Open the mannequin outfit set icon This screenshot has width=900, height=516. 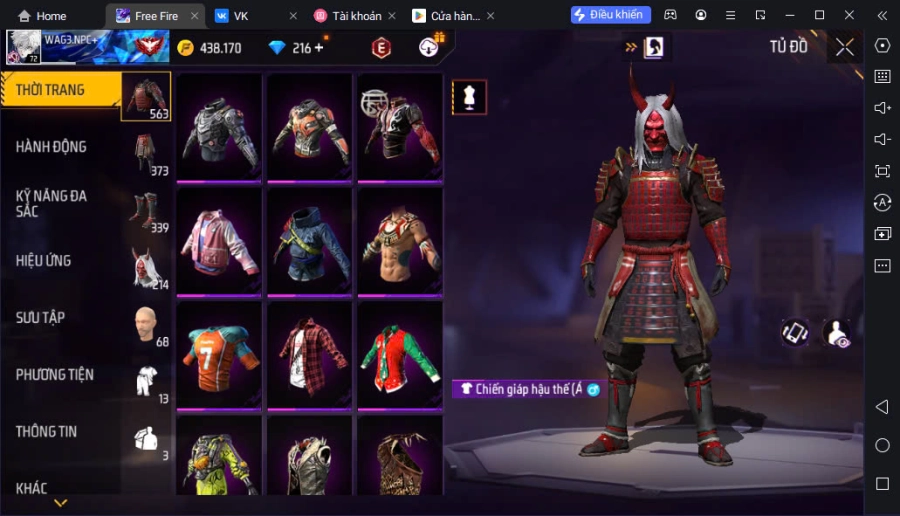pyautogui.click(x=469, y=97)
